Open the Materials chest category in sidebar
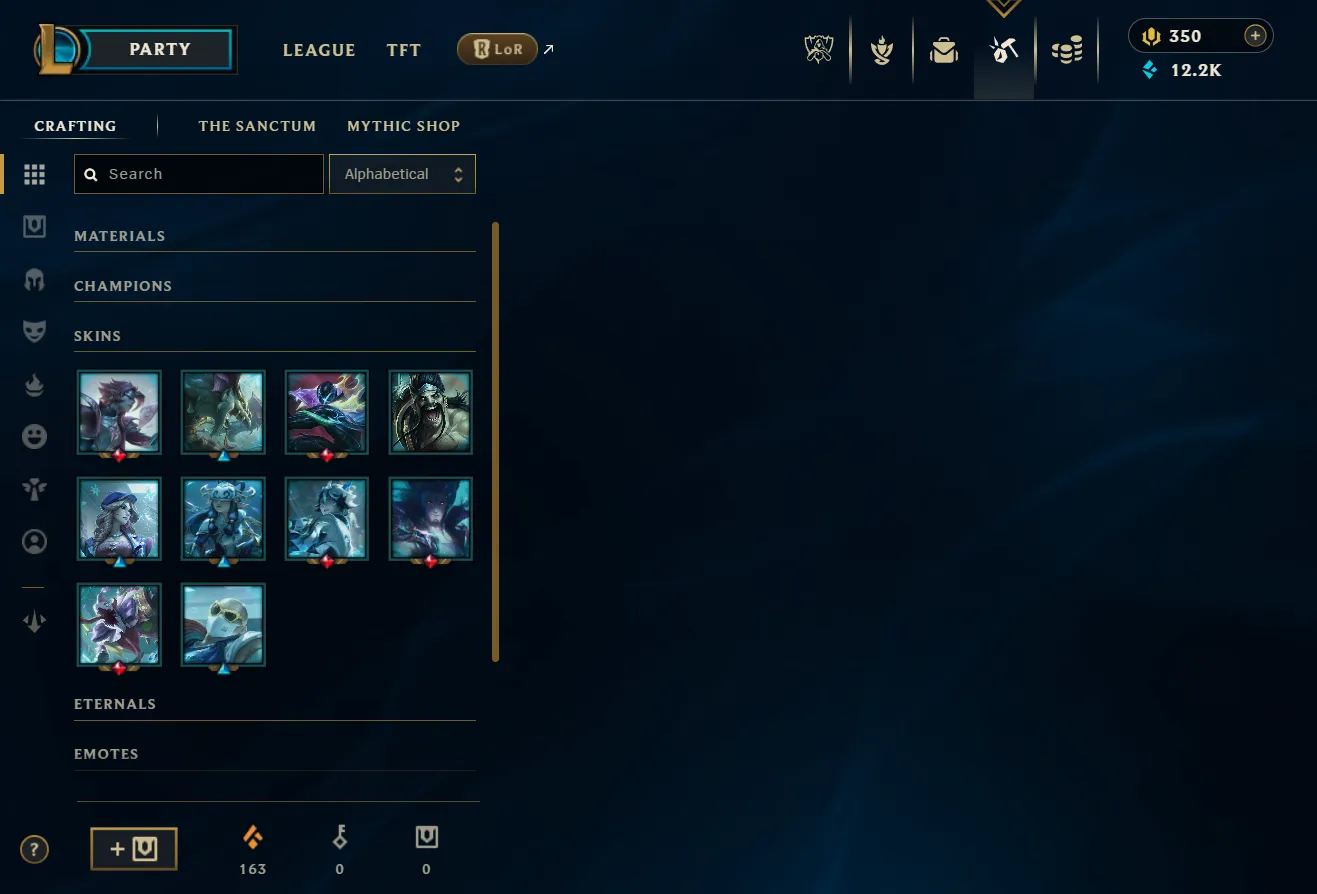Image resolution: width=1317 pixels, height=894 pixels. click(x=34, y=226)
